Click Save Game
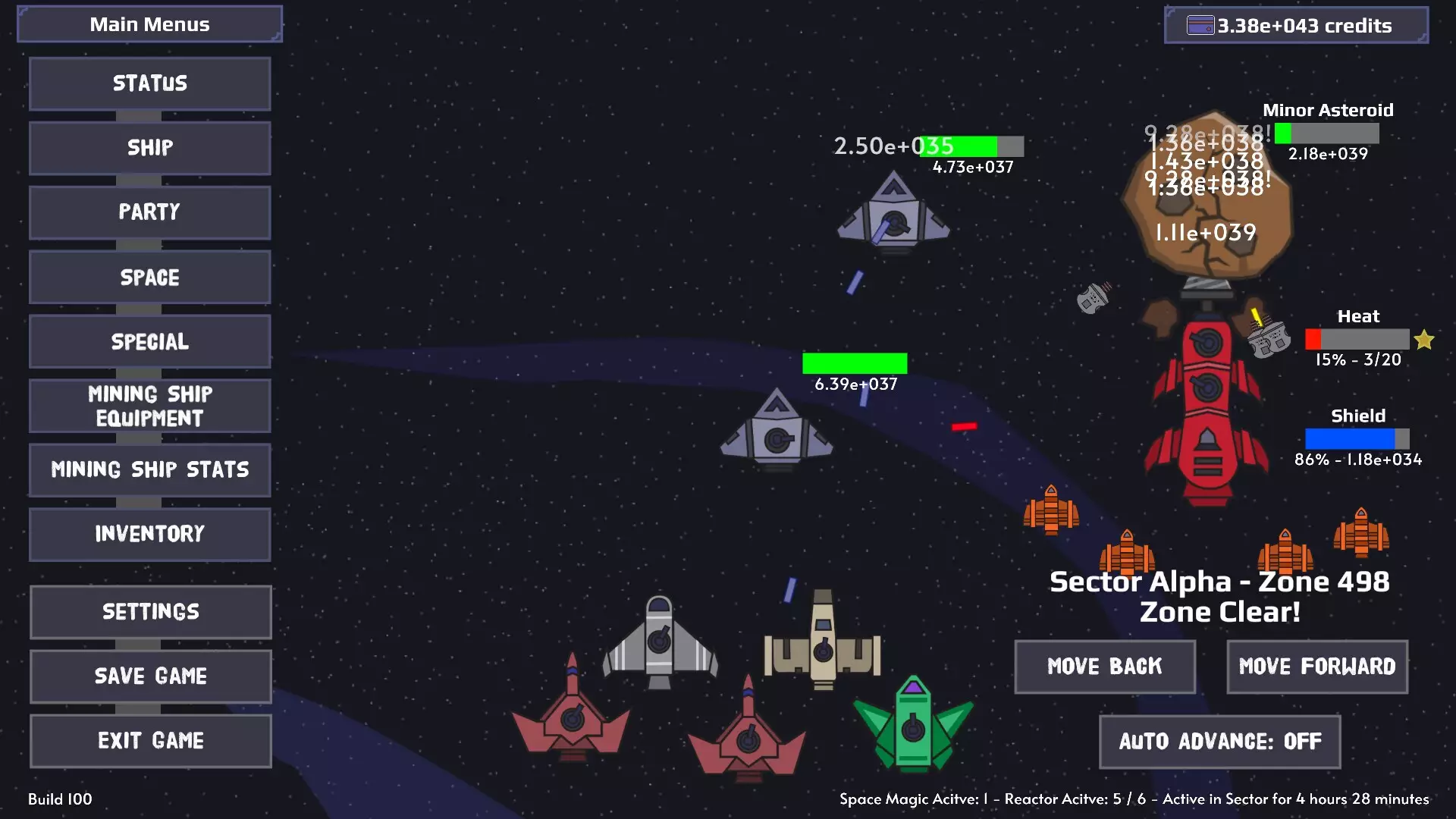Viewport: 1456px width, 819px height. tap(149, 676)
